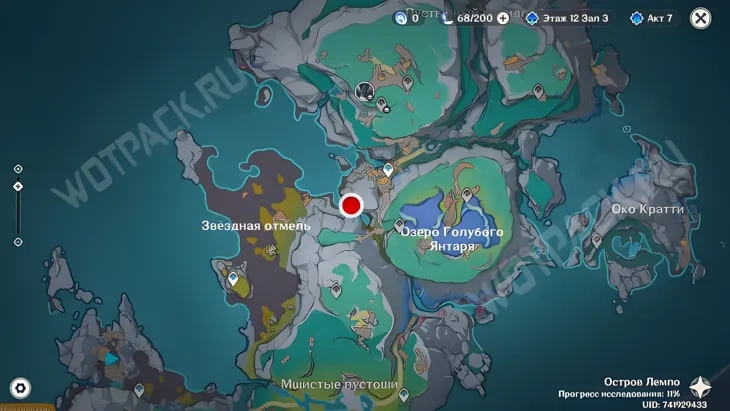Select the red circle location marker

351,206
